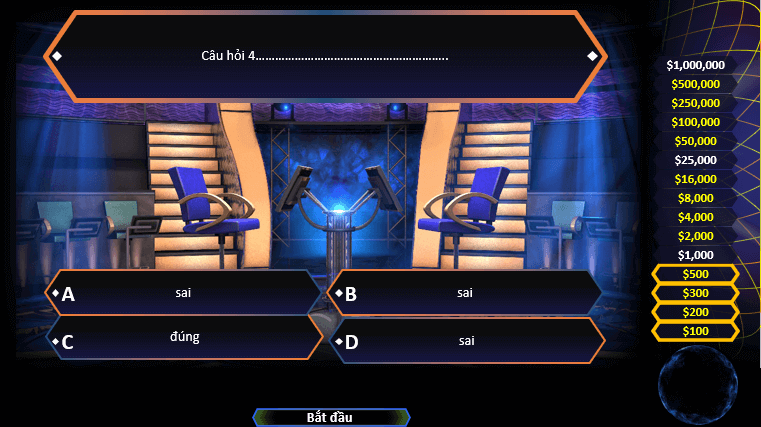Pick answer C labeled đúng

185,339
